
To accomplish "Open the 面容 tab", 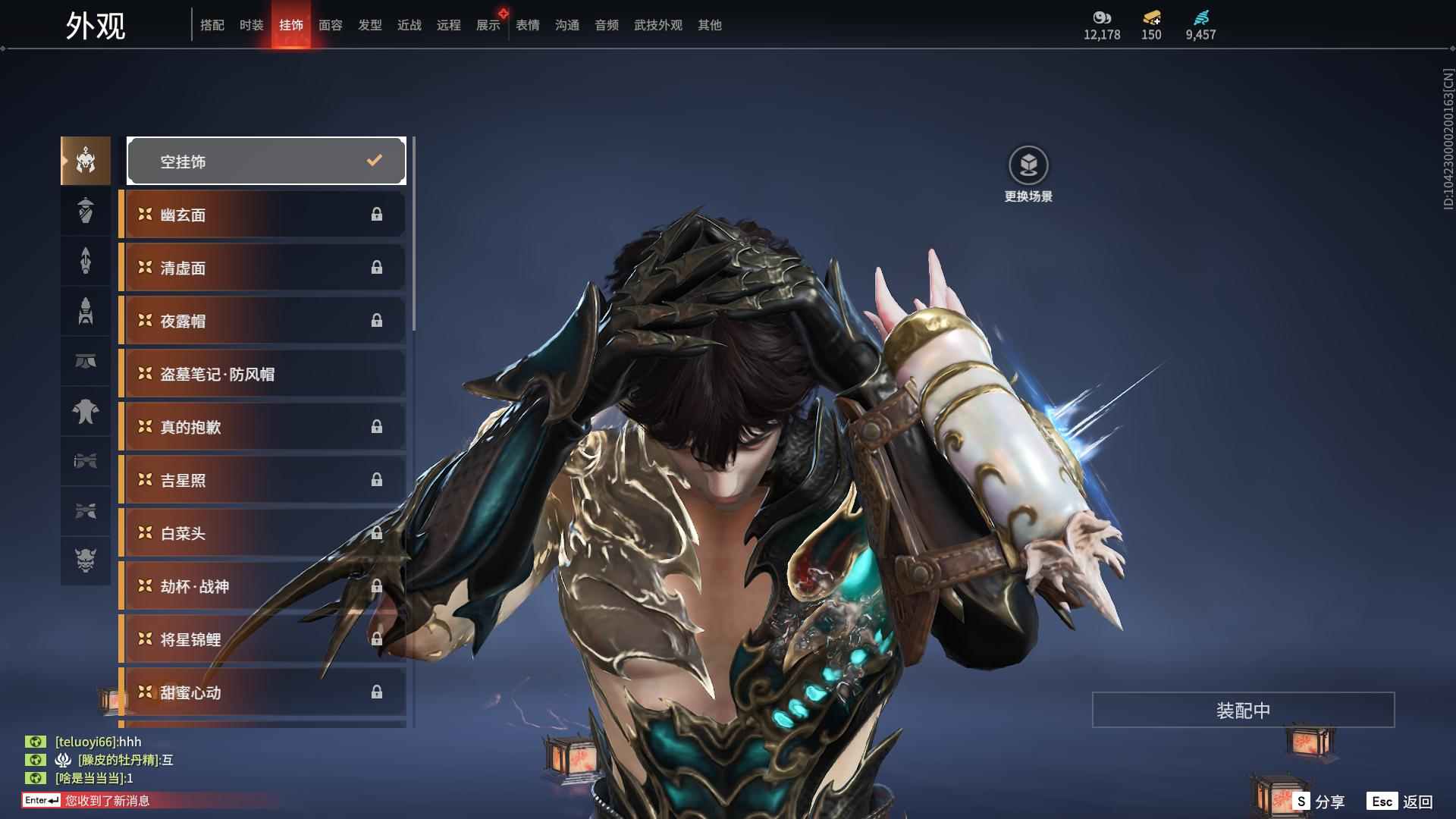I will (x=330, y=25).
